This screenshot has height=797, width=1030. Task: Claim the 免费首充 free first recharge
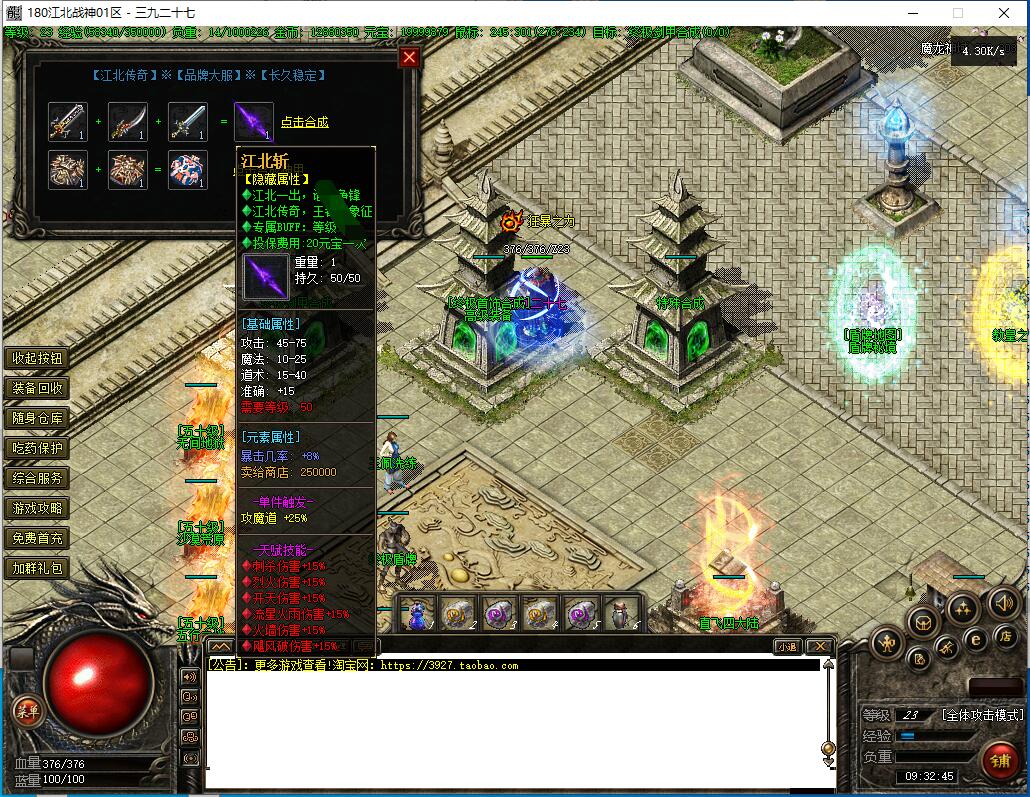38,538
